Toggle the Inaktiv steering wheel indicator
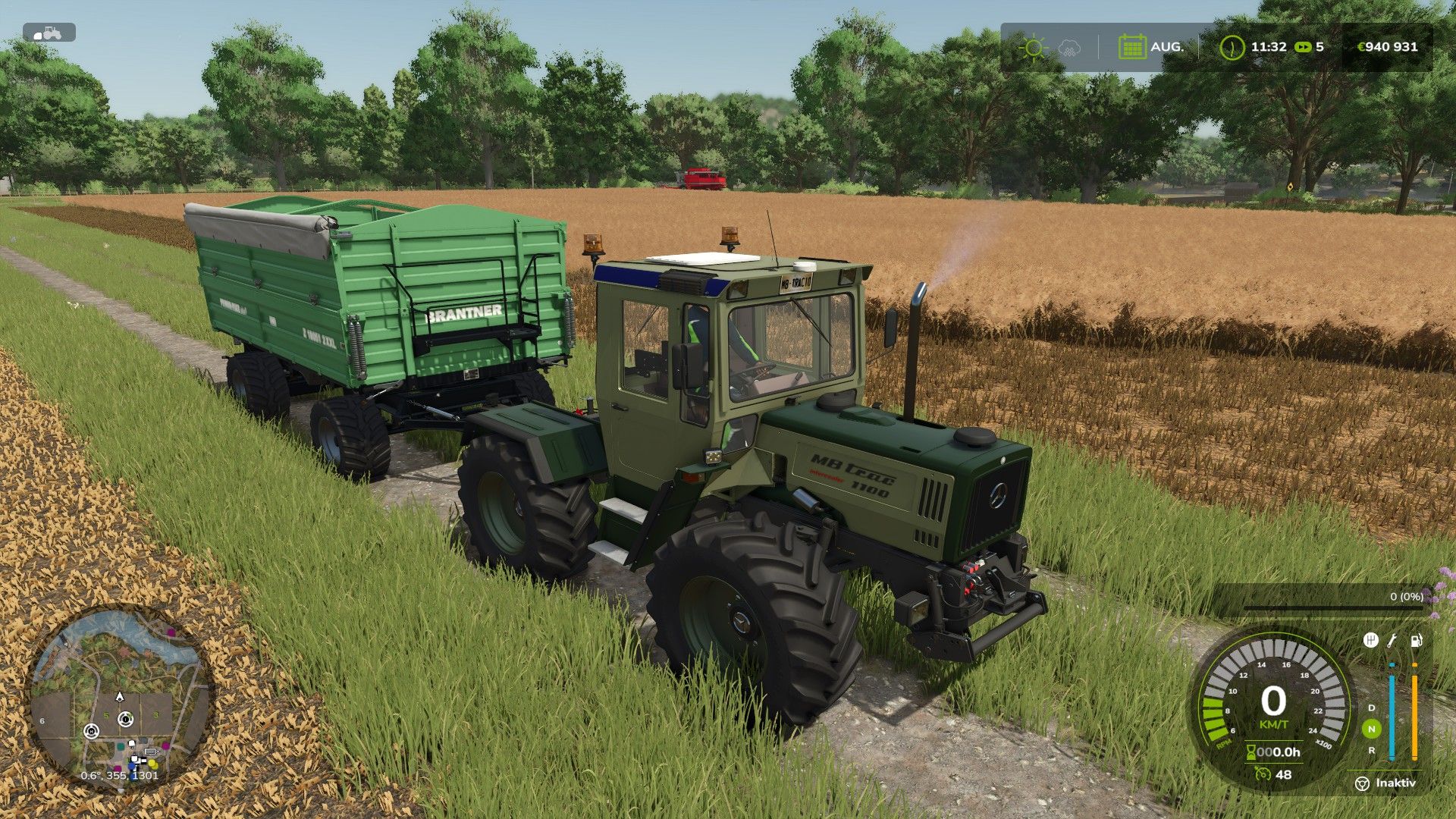This screenshot has height=819, width=1456. (1362, 783)
